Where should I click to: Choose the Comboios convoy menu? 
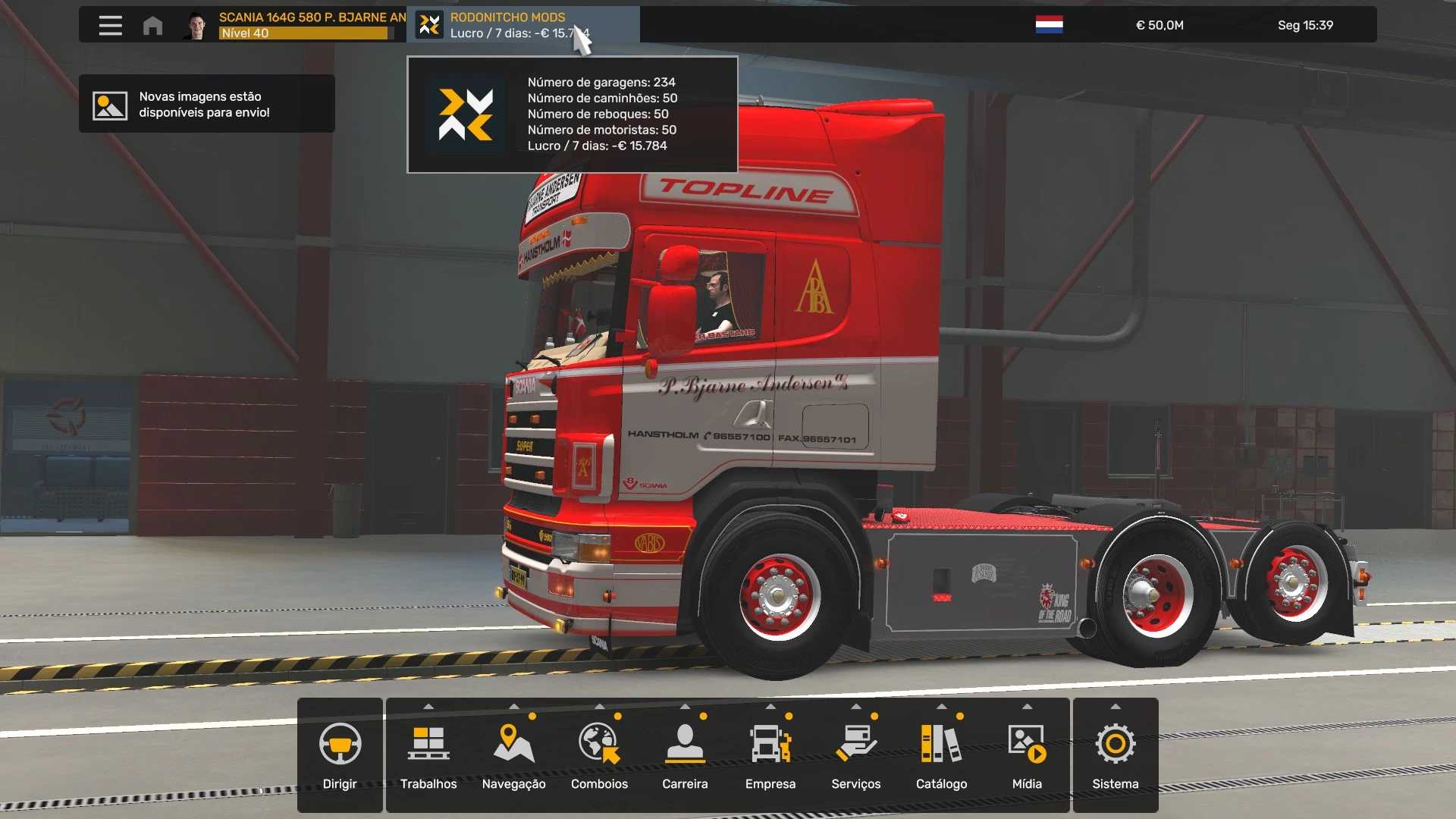click(x=599, y=755)
